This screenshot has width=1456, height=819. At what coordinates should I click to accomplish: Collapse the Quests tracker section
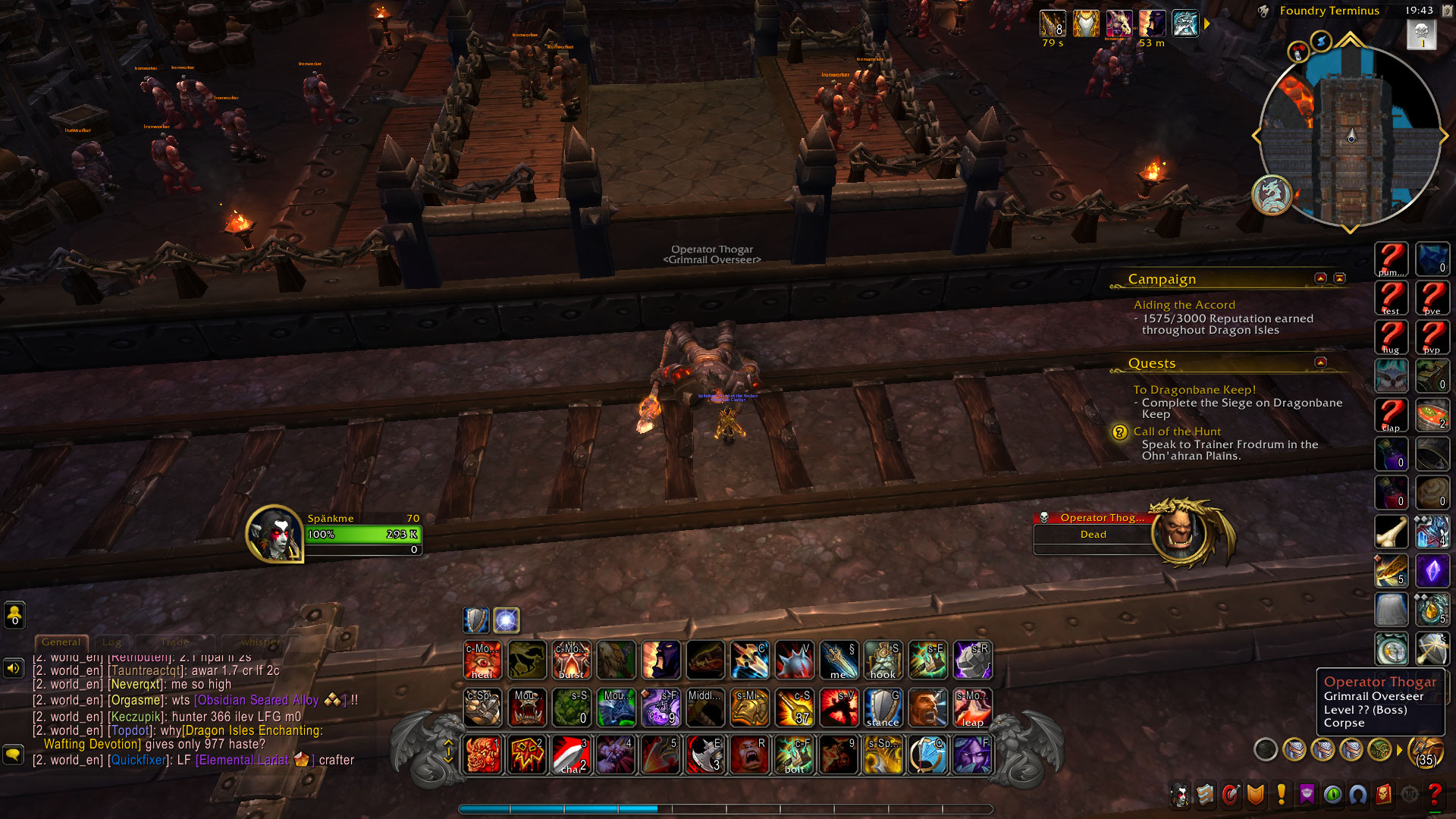(1320, 362)
